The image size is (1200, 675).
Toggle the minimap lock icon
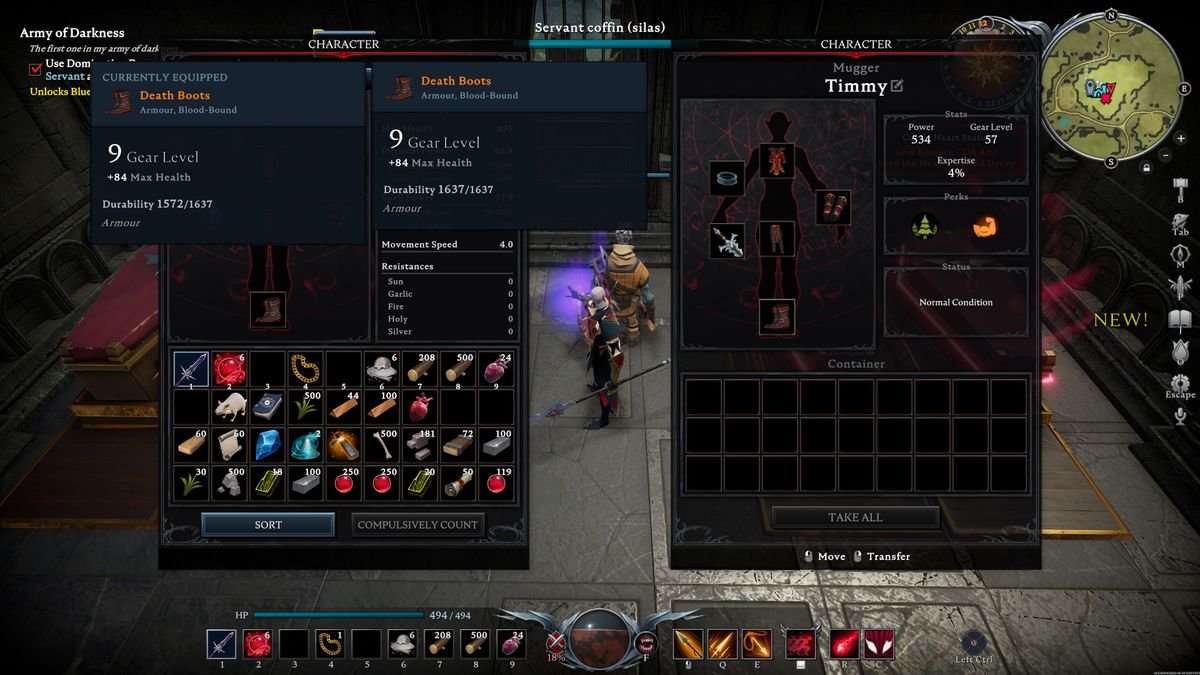pos(1148,168)
